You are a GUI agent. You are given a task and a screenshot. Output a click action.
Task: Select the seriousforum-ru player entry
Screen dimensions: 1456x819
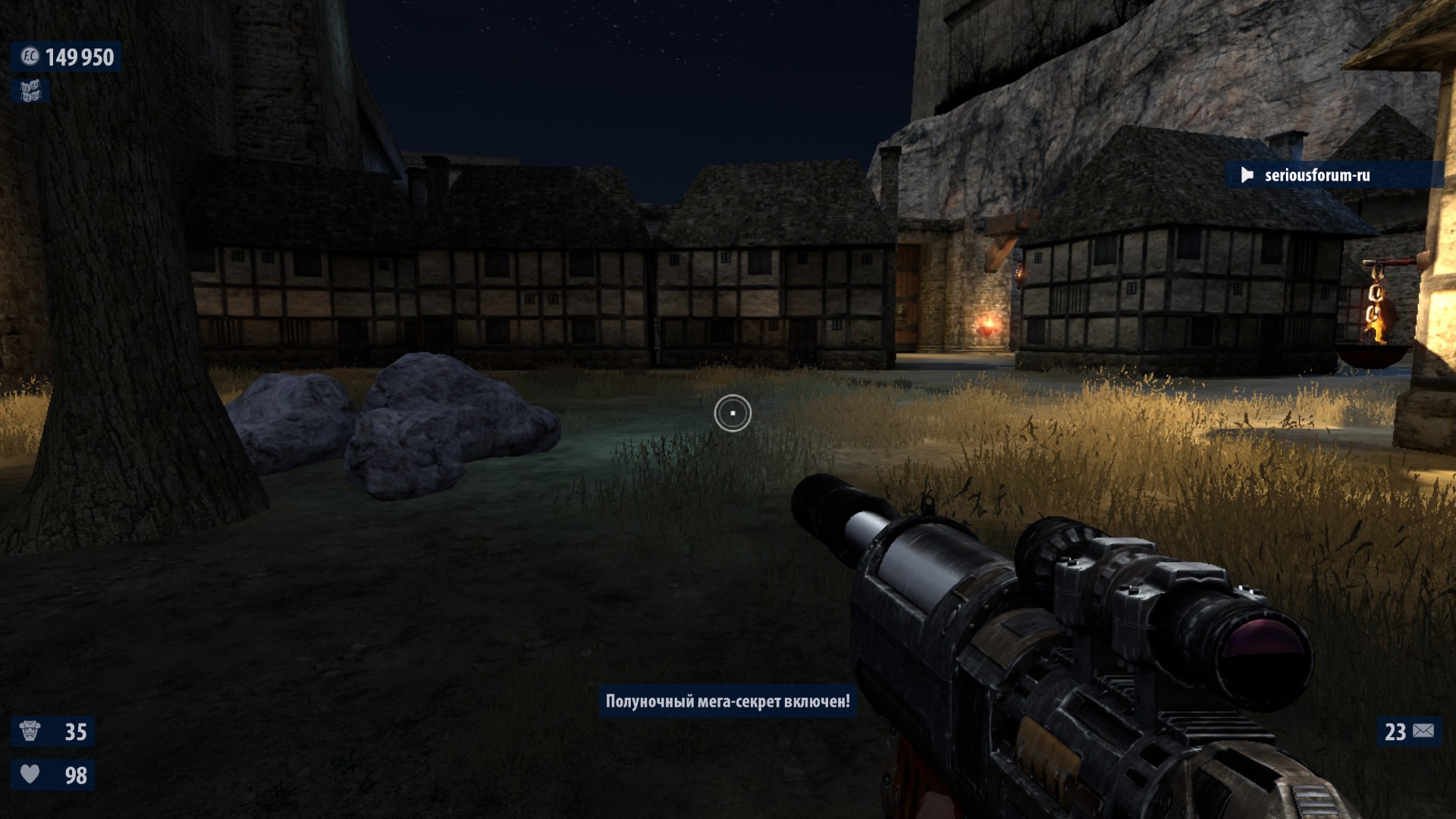tap(1316, 175)
